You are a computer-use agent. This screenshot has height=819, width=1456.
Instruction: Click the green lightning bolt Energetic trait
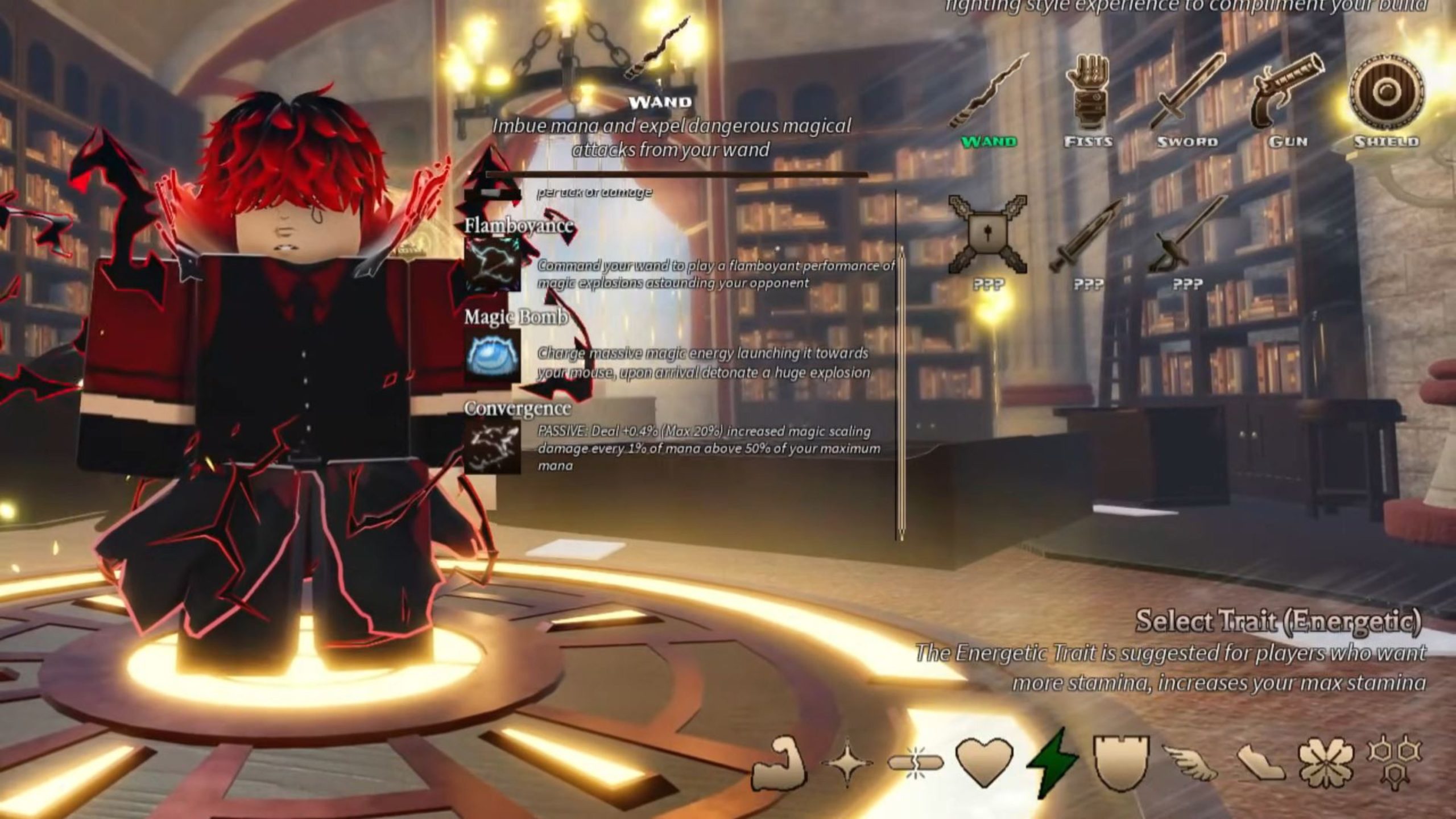pyautogui.click(x=1052, y=763)
